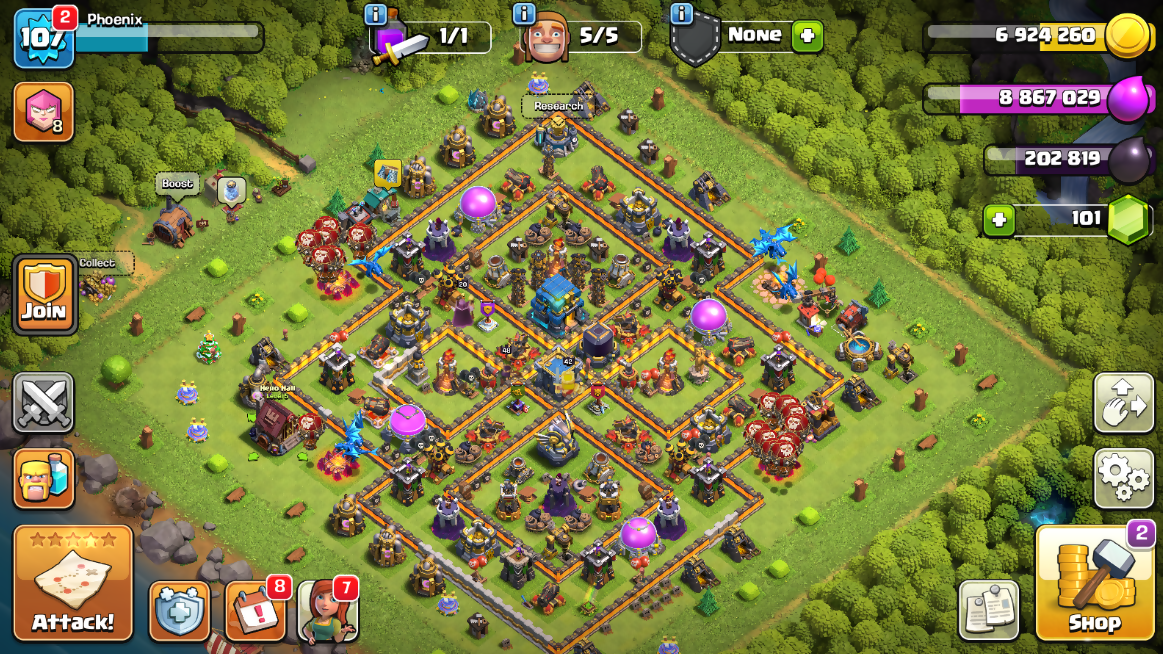
Task: Open the pink-haired hero skins icon
Action: pyautogui.click(x=43, y=112)
